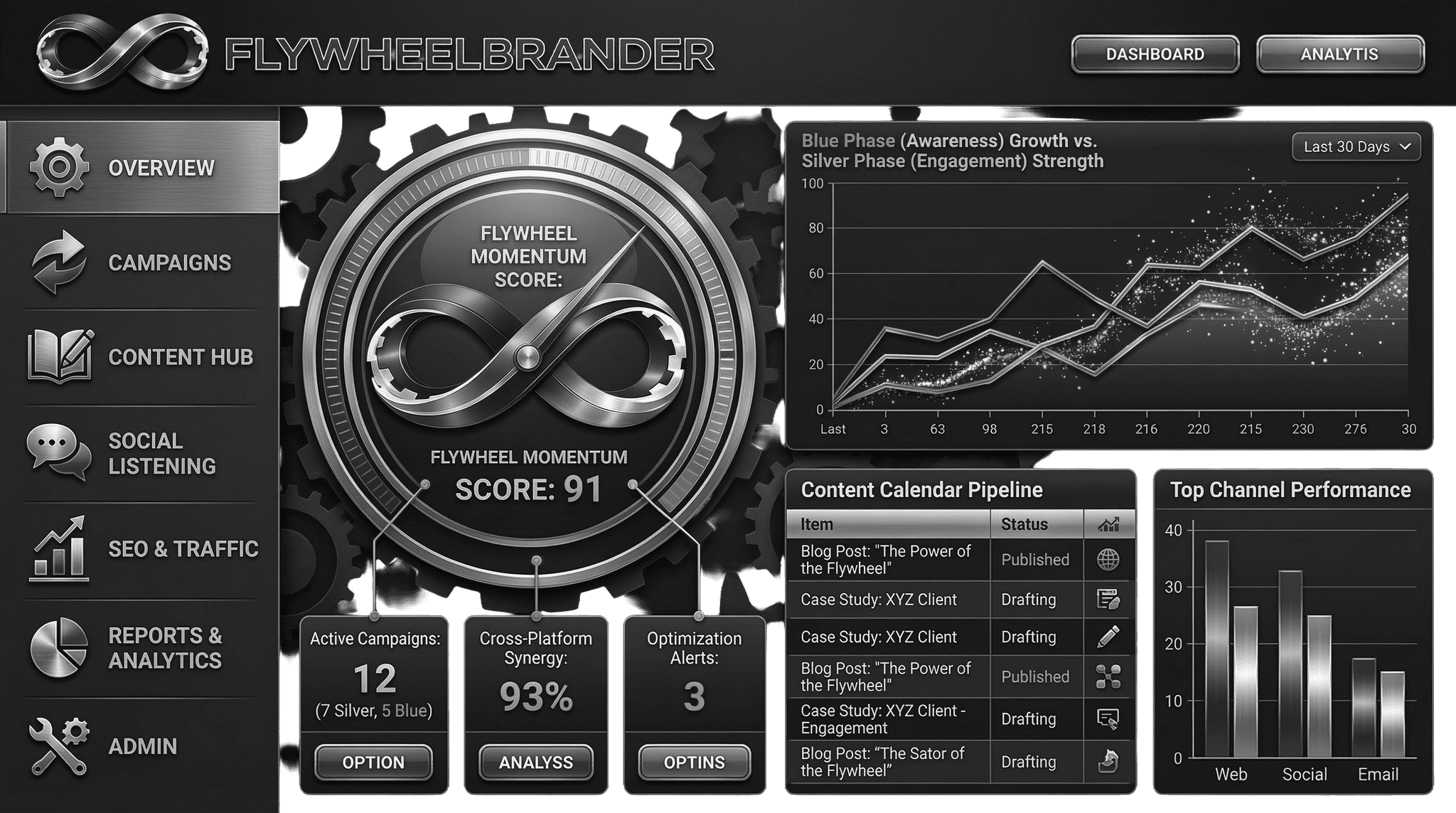This screenshot has height=813, width=1456.
Task: Switch to the Dashboard tab
Action: [x=1154, y=53]
